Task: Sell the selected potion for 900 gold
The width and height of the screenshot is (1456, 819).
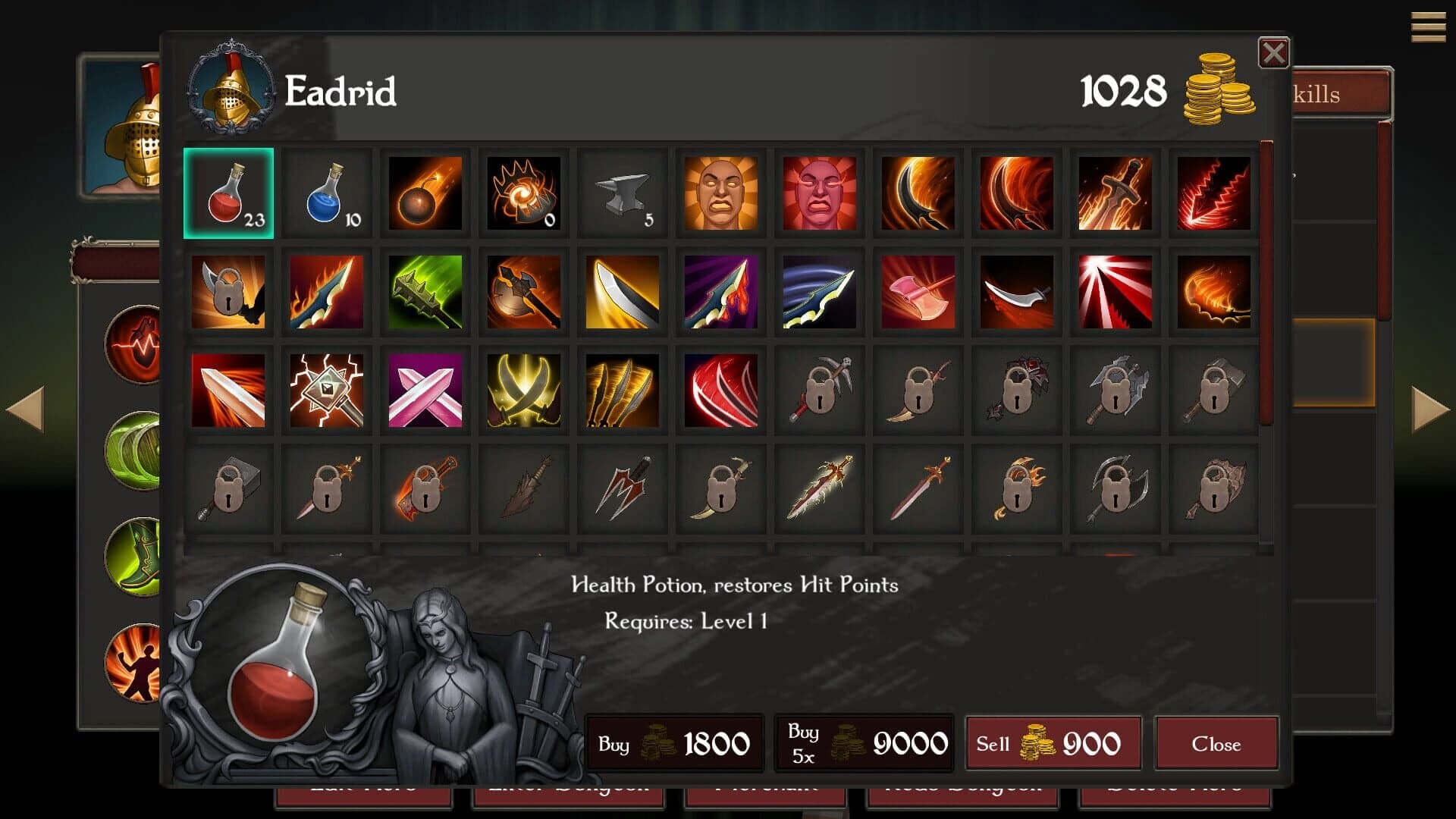Action: click(1053, 743)
